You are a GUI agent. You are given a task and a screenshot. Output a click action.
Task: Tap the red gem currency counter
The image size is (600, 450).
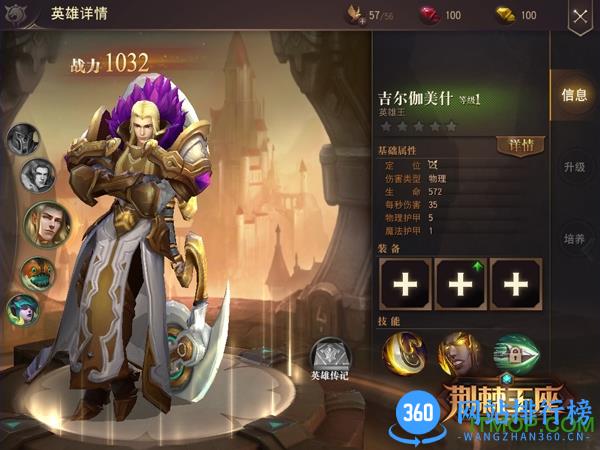pyautogui.click(x=438, y=15)
